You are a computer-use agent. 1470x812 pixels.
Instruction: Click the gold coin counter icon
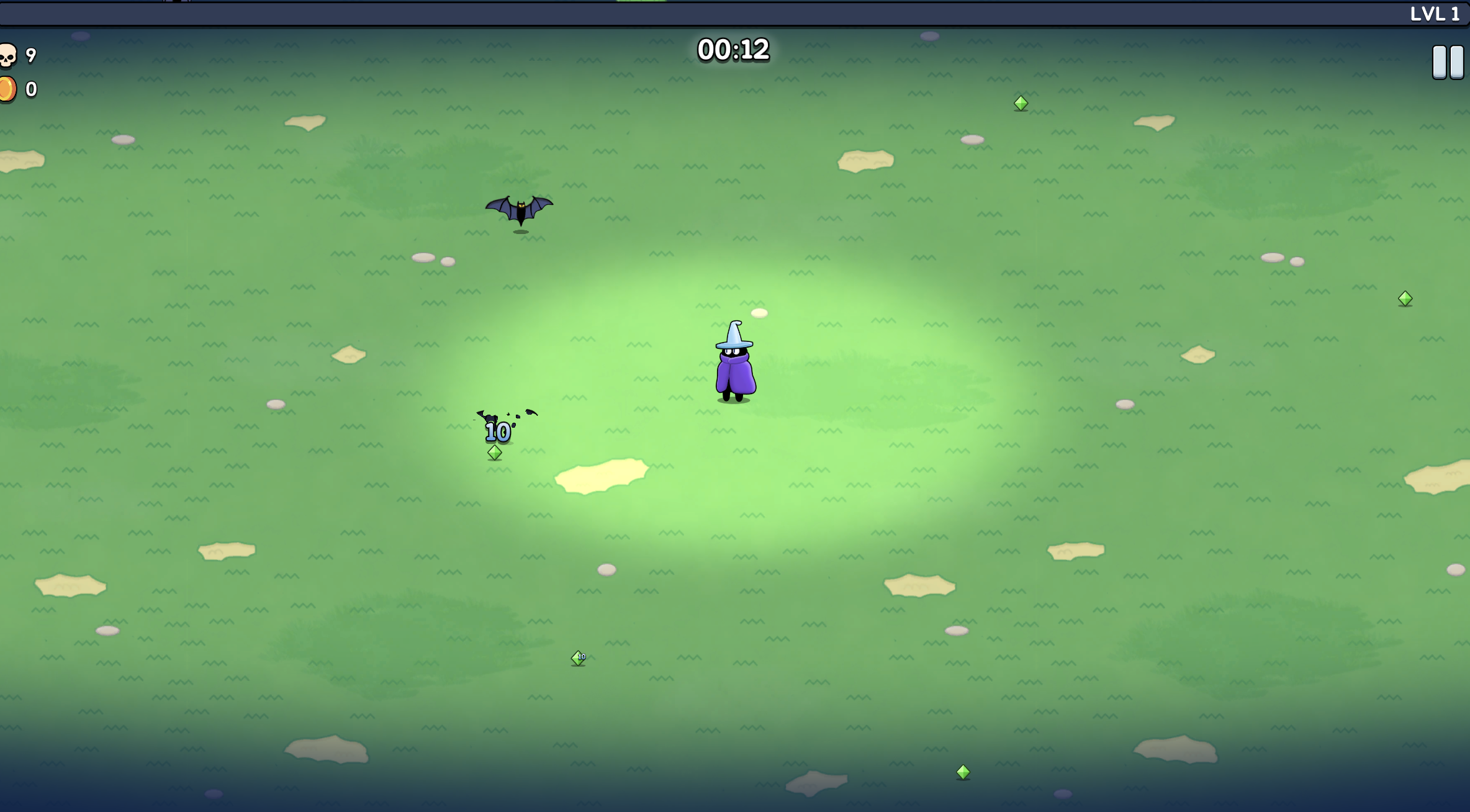click(9, 88)
